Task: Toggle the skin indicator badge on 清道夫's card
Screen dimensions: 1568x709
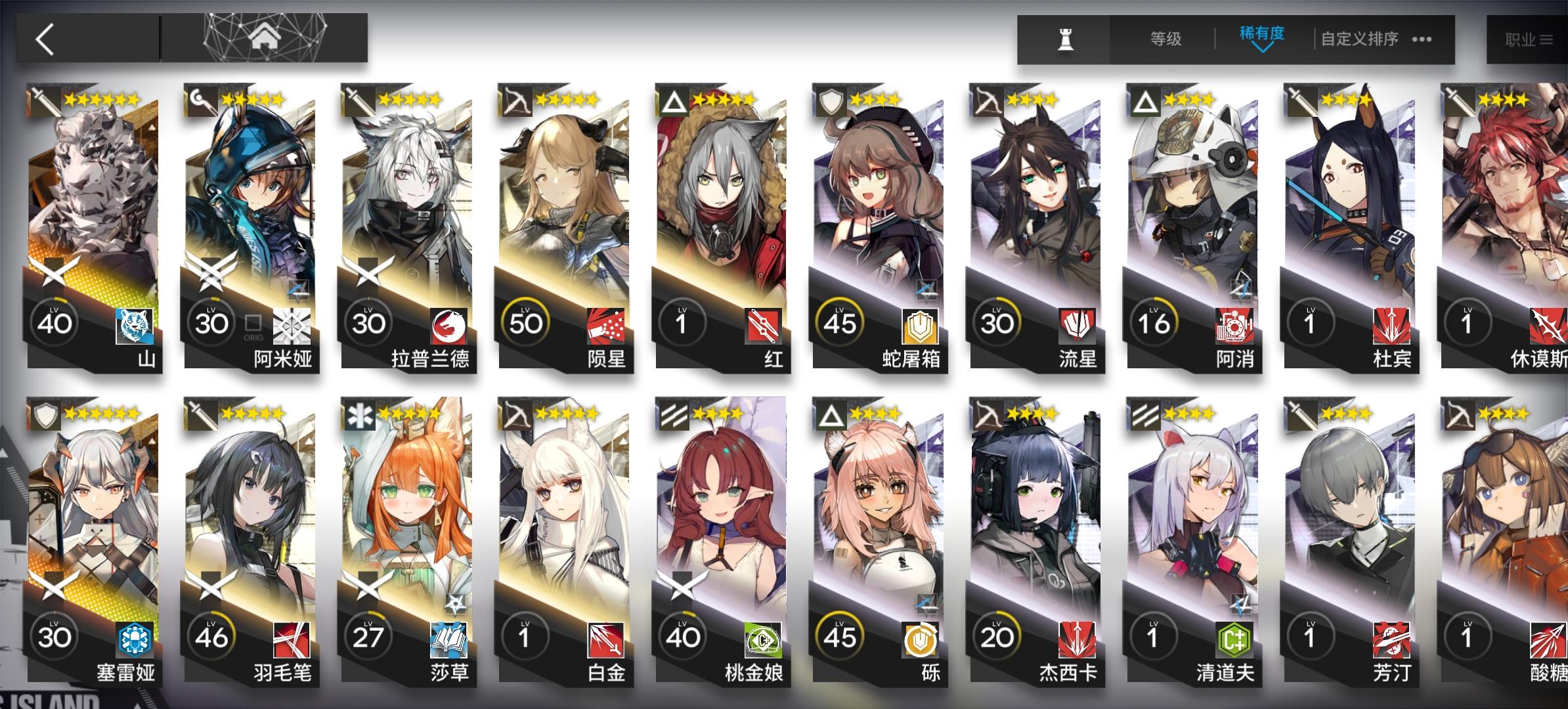Action: click(x=1241, y=604)
